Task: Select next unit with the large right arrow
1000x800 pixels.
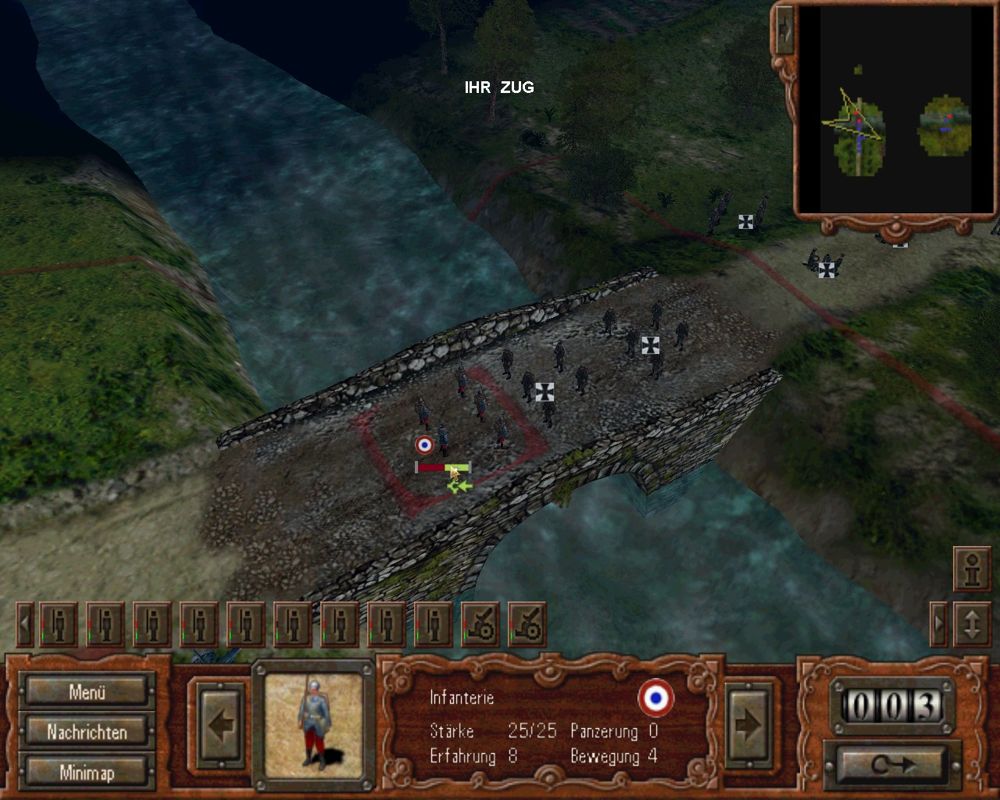Action: click(x=748, y=724)
